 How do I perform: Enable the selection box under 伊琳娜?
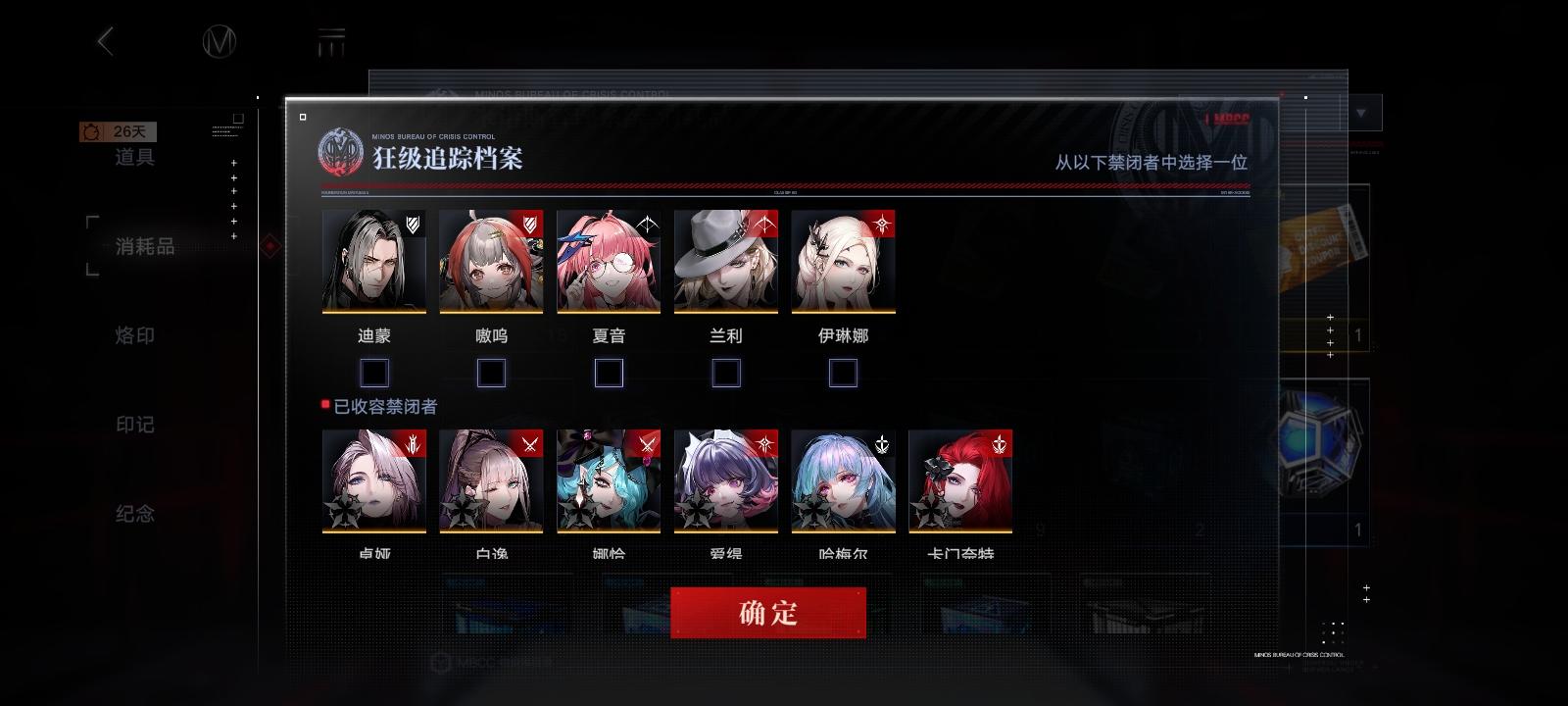(841, 373)
